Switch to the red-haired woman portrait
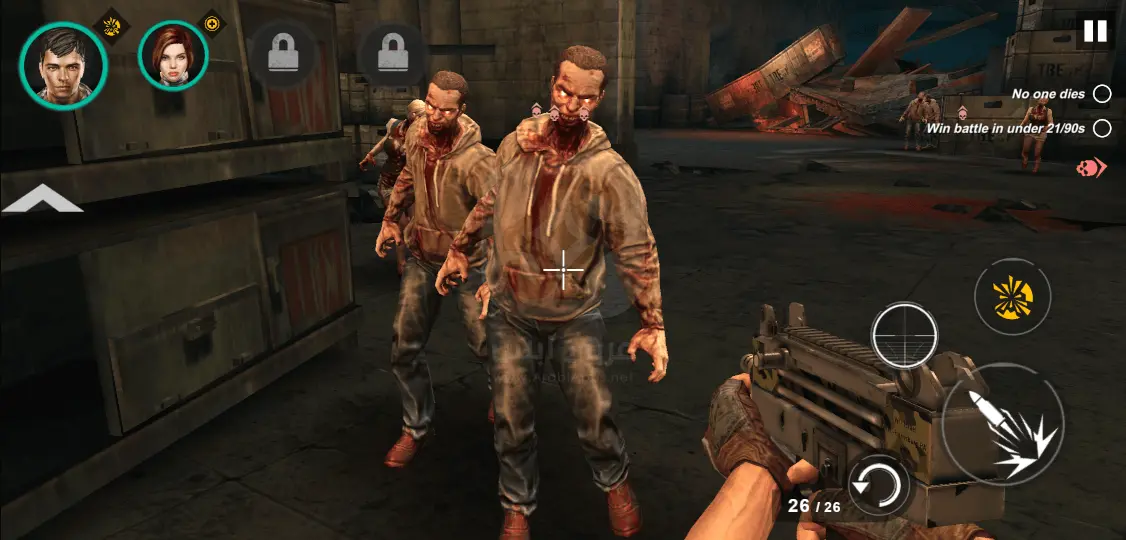This screenshot has height=540, width=1126. [172, 56]
